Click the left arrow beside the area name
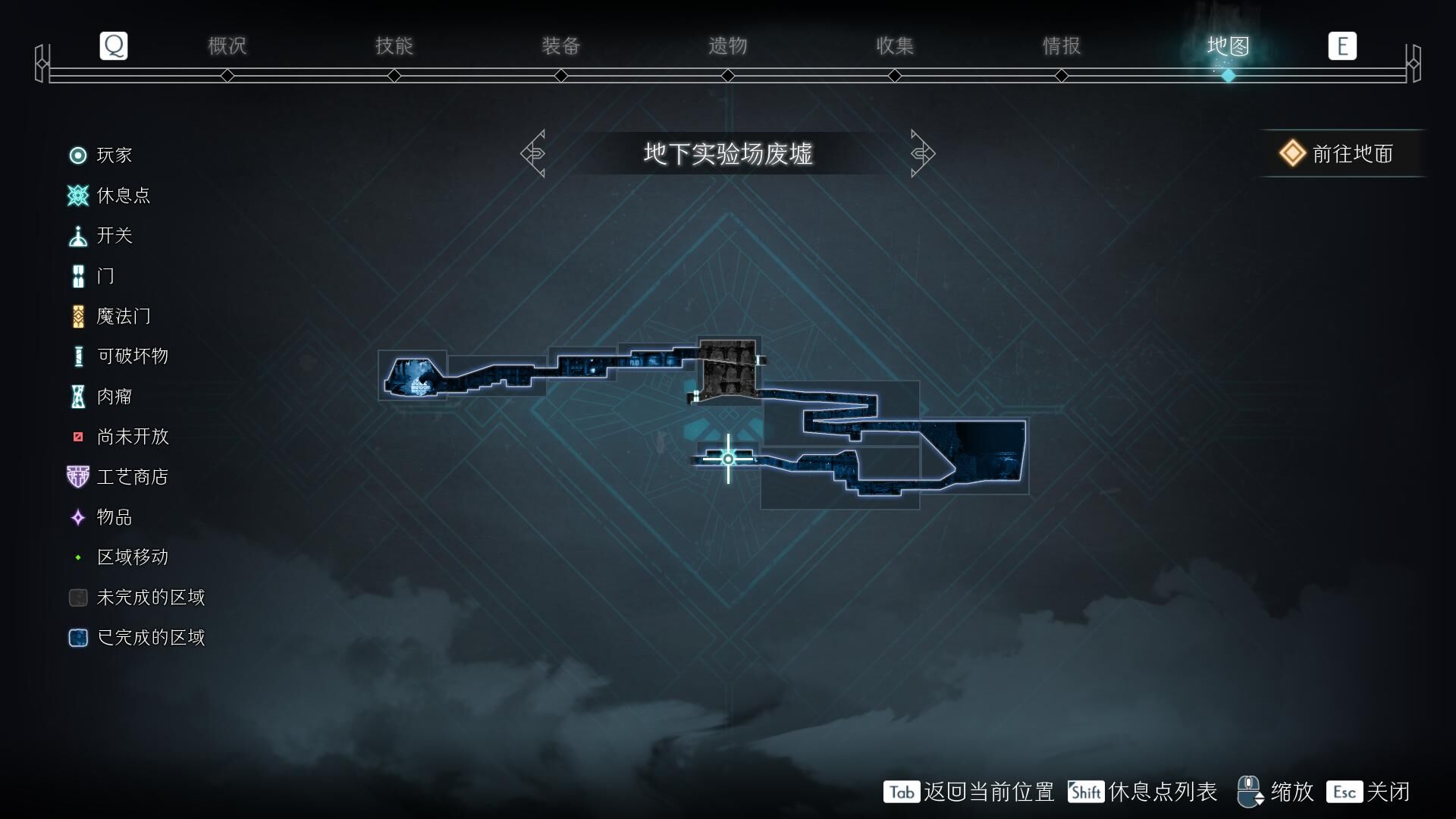The image size is (1456, 819). point(533,154)
